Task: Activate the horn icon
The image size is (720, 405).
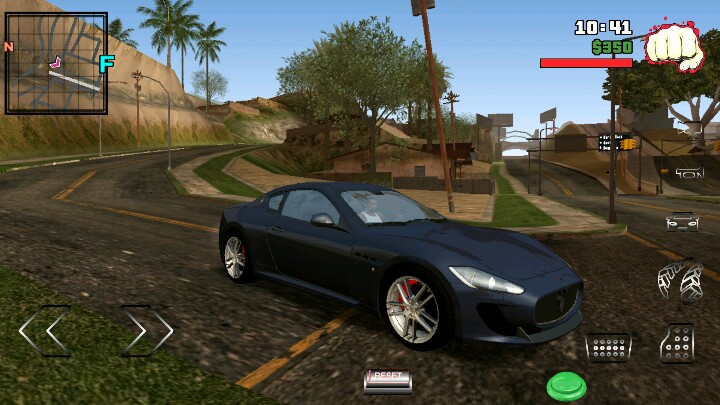Action: (689, 173)
